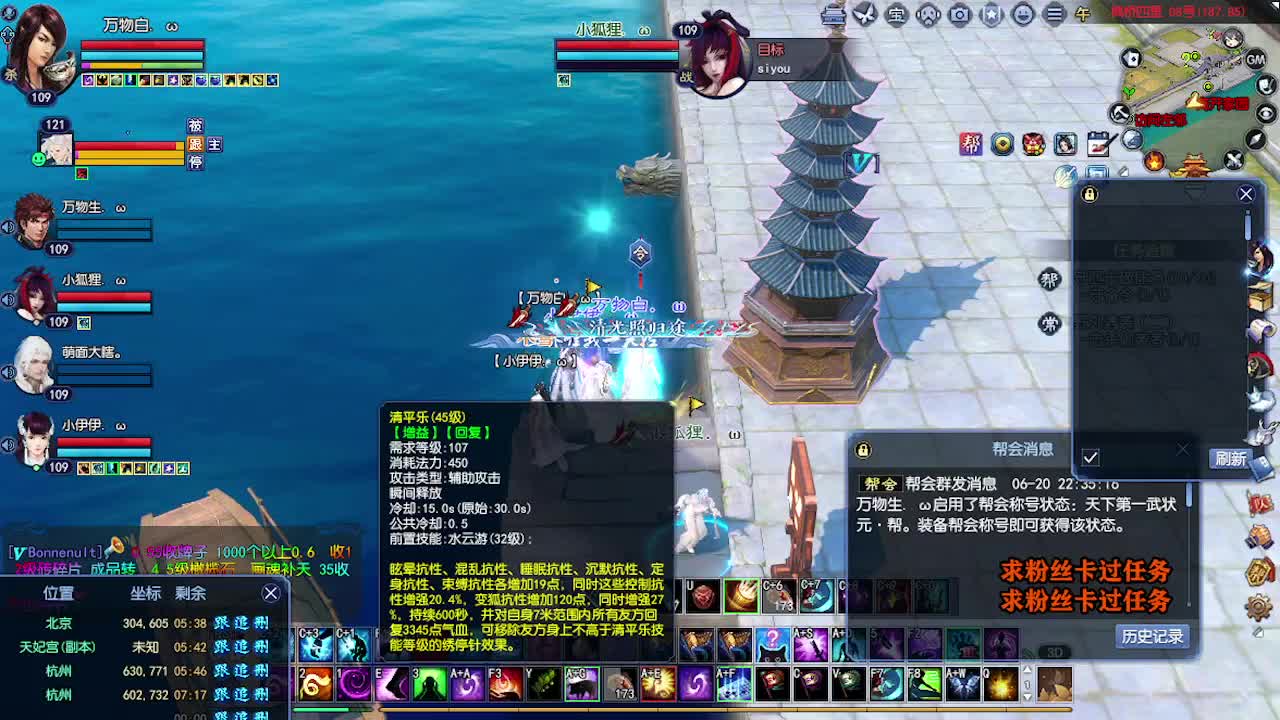Click the camera screenshot icon in the top bar
Viewport: 1280px width, 720px height.
(x=958, y=14)
